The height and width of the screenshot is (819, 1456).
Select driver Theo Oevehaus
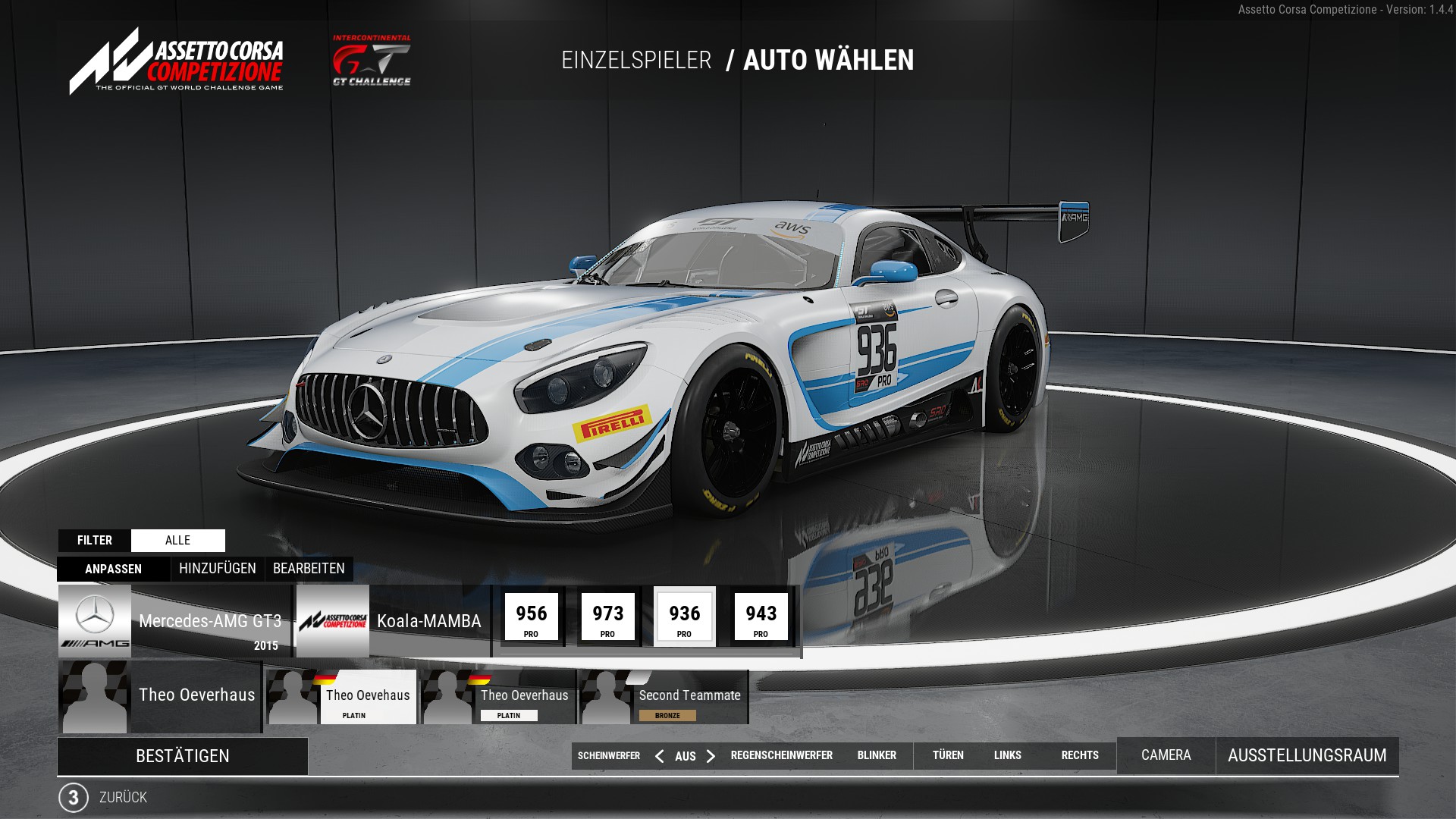pos(343,697)
